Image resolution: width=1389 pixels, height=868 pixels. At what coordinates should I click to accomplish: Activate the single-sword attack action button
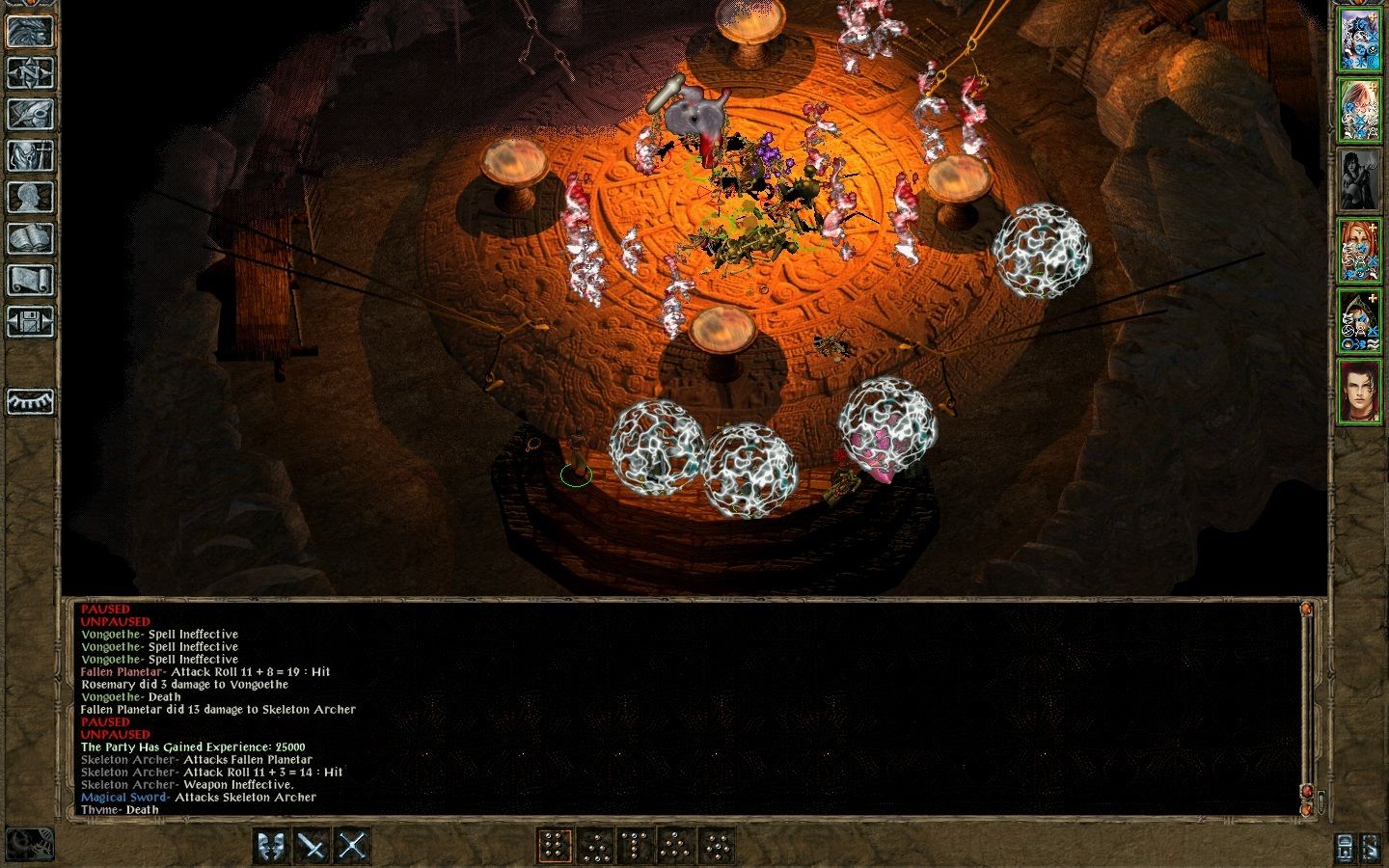point(313,846)
